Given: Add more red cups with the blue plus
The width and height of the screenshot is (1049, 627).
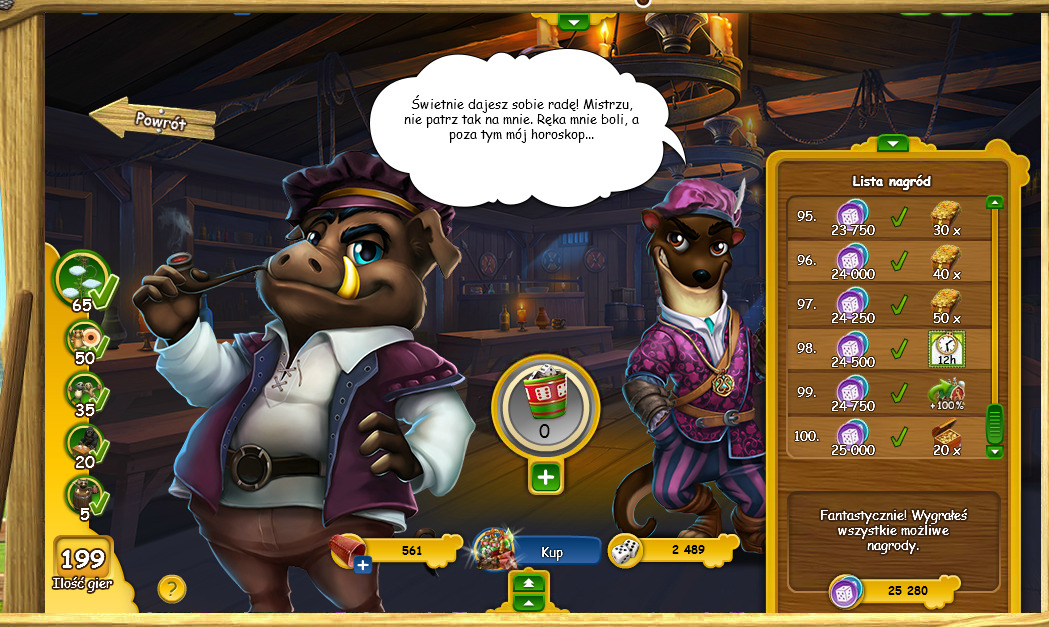Looking at the screenshot, I should [x=362, y=566].
